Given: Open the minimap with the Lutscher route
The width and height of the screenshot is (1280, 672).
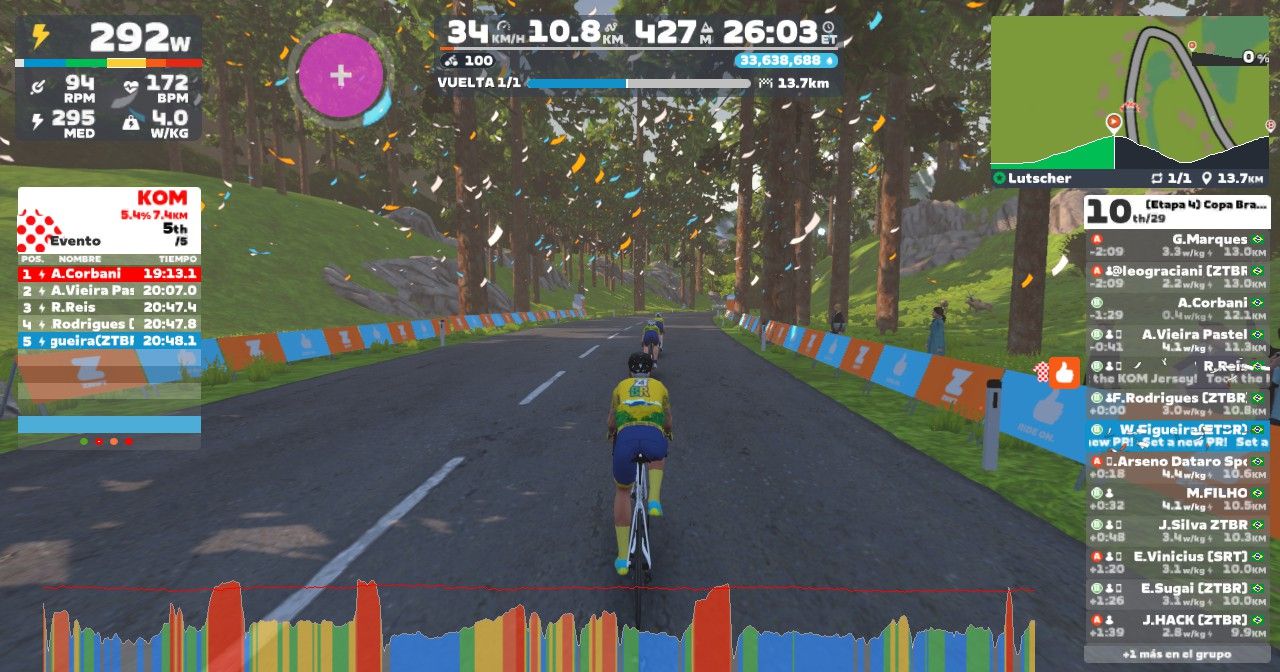Looking at the screenshot, I should (1129, 93).
